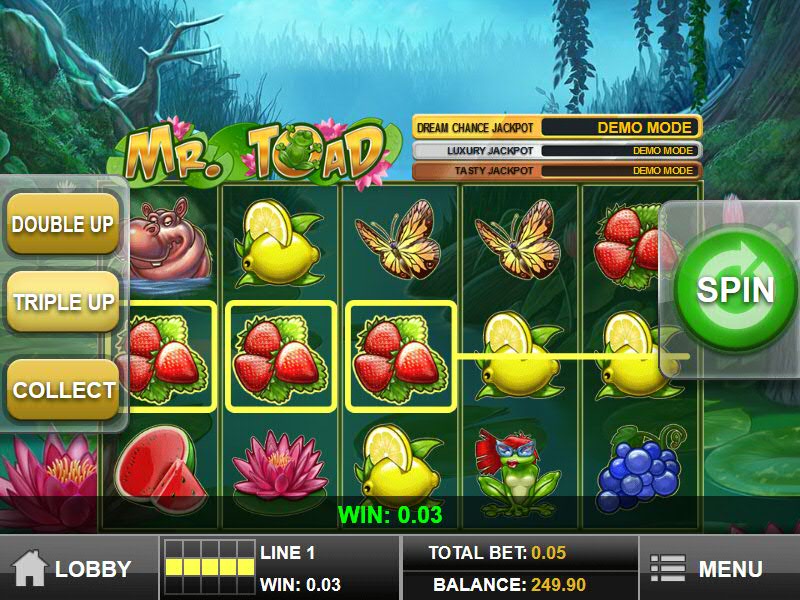Open the Luxury Jackpot bar
Image resolution: width=800 pixels, height=600 pixels.
[557, 150]
